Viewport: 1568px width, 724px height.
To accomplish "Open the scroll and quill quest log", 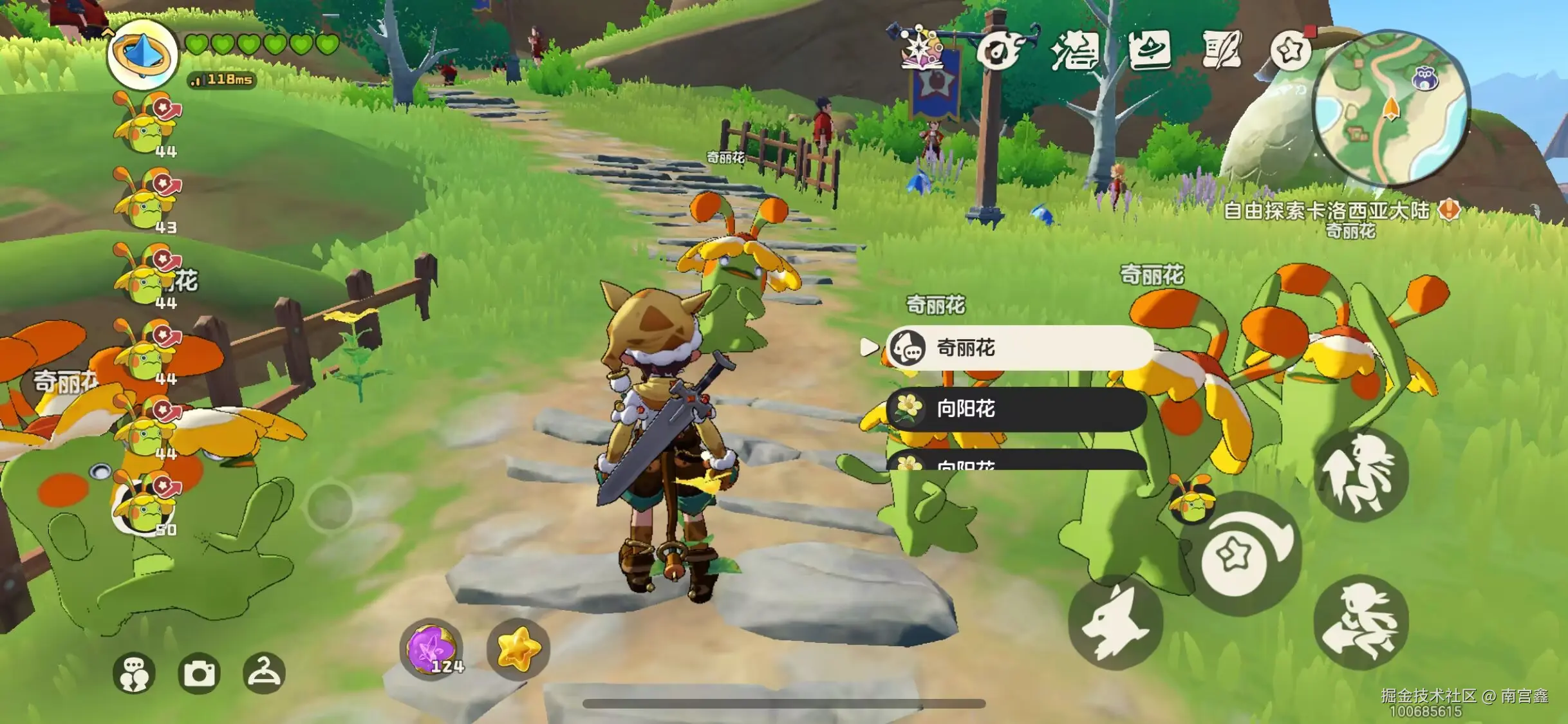I will coord(1221,50).
